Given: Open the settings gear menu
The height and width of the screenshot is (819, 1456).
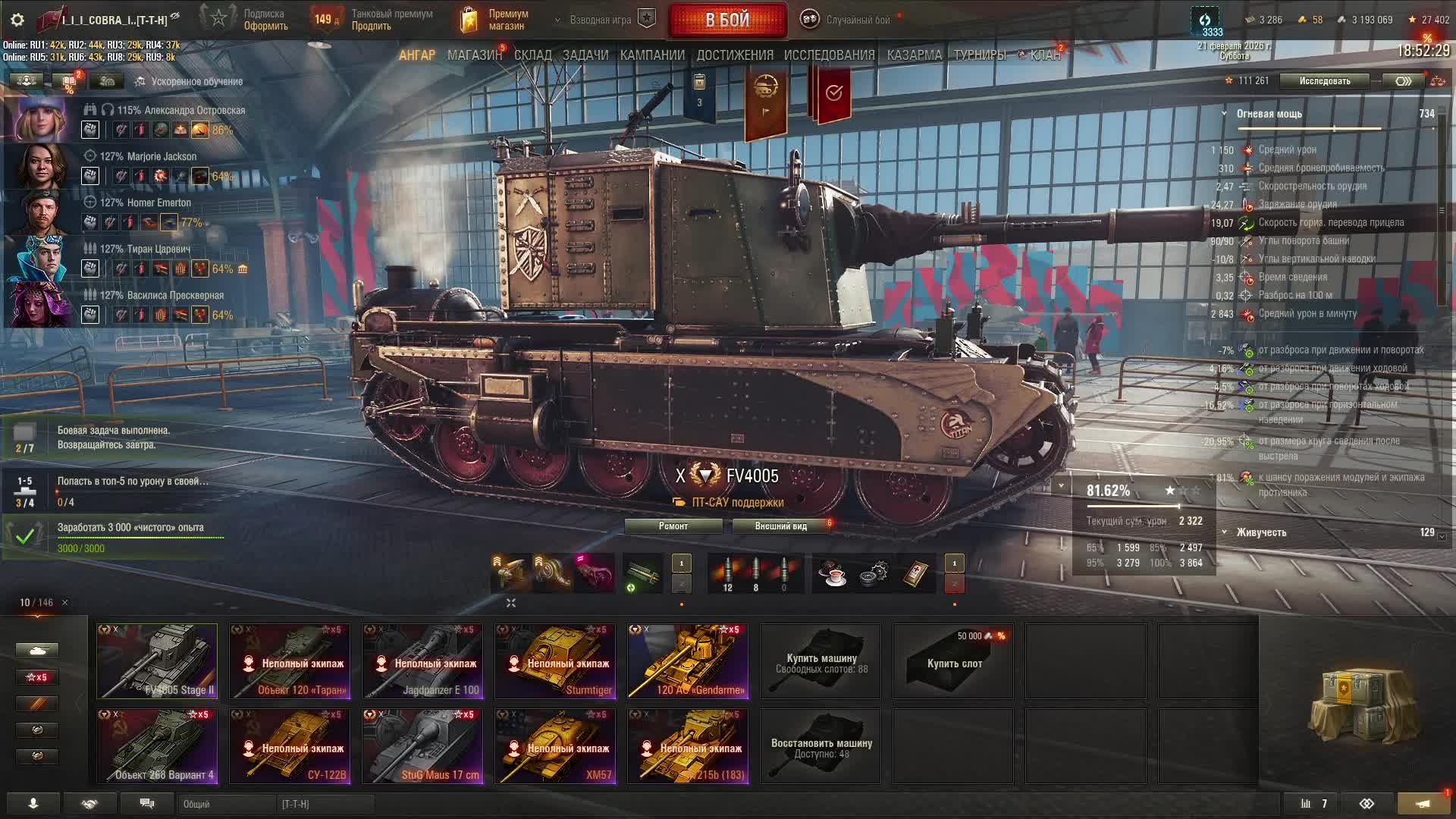Looking at the screenshot, I should pos(18,20).
